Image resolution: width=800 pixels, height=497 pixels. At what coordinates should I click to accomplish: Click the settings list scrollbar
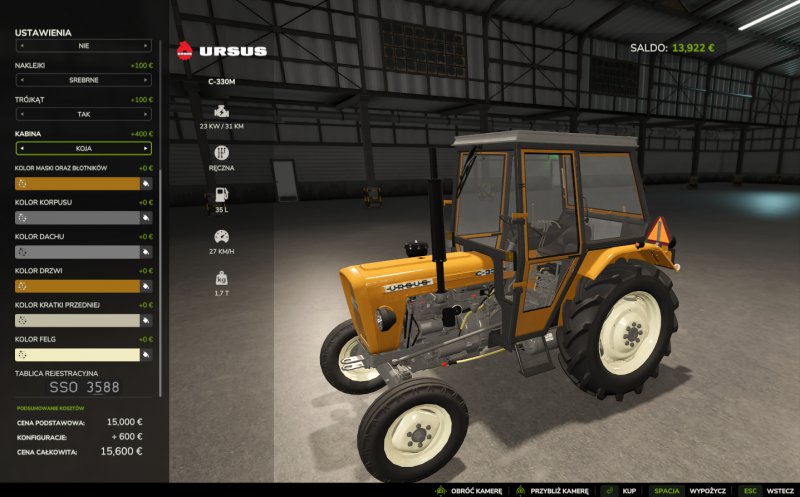pyautogui.click(x=159, y=200)
